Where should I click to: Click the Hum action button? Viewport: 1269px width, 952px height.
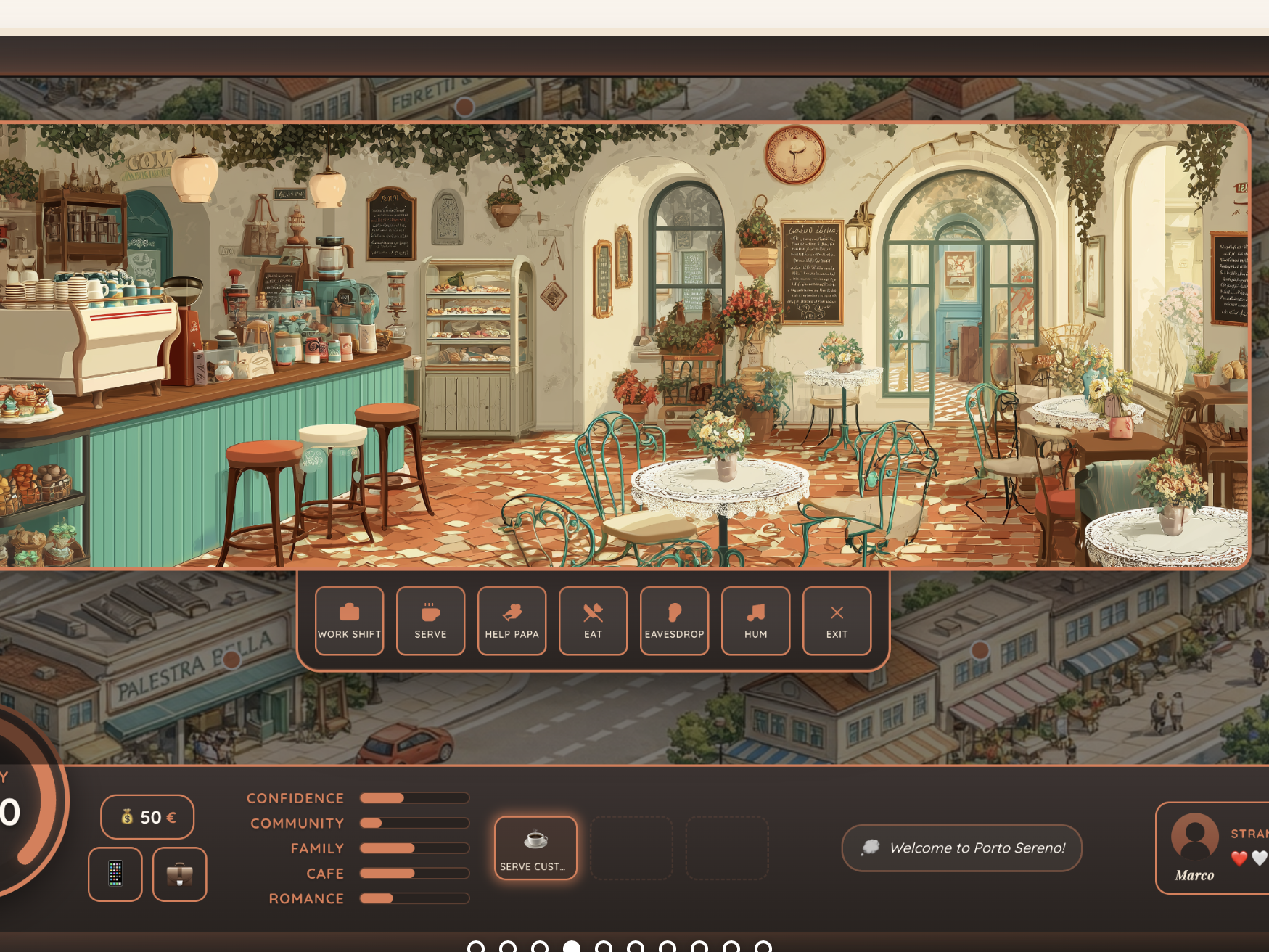[x=755, y=620]
